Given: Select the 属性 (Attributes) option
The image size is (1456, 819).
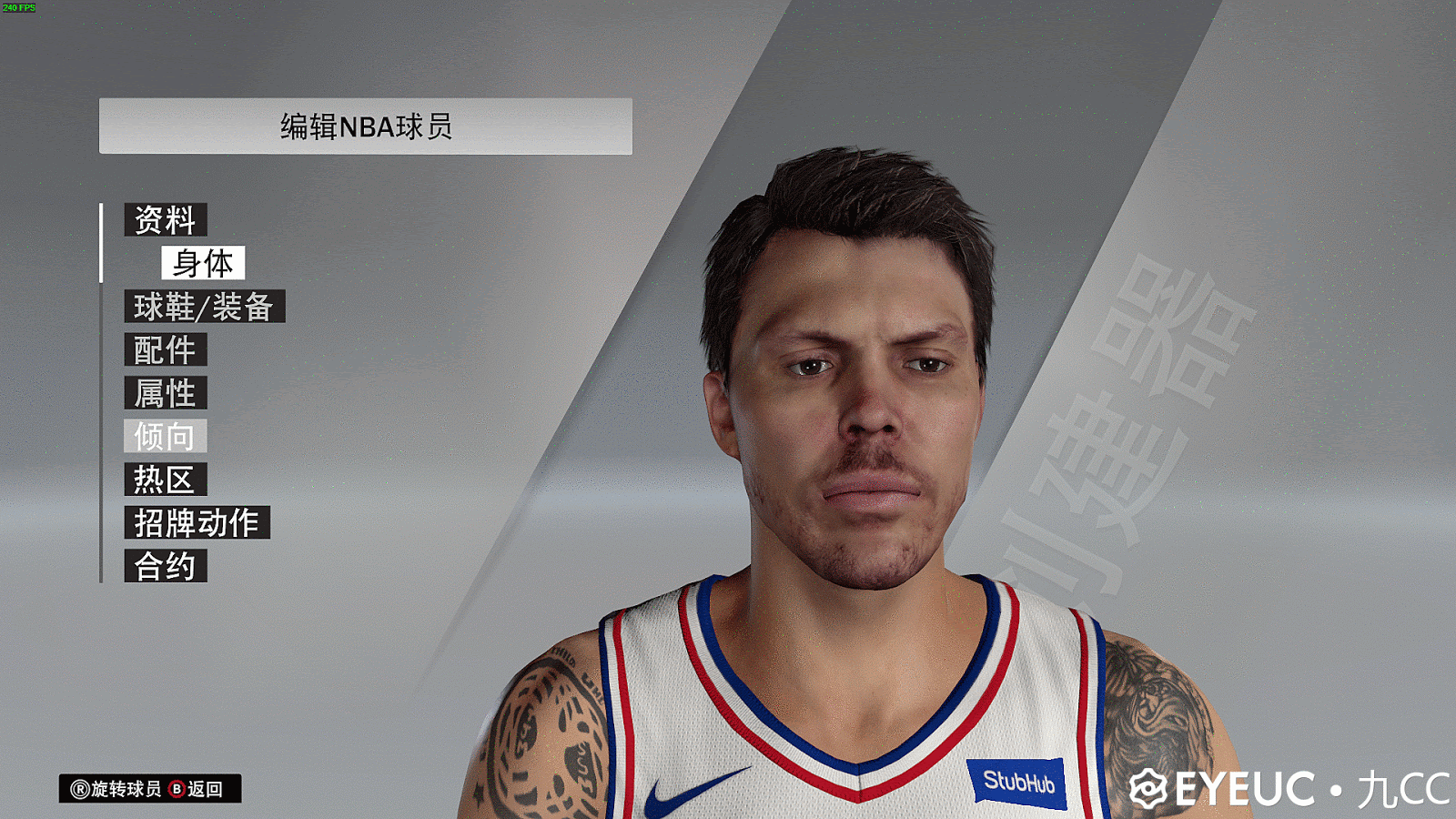Looking at the screenshot, I should 167,394.
